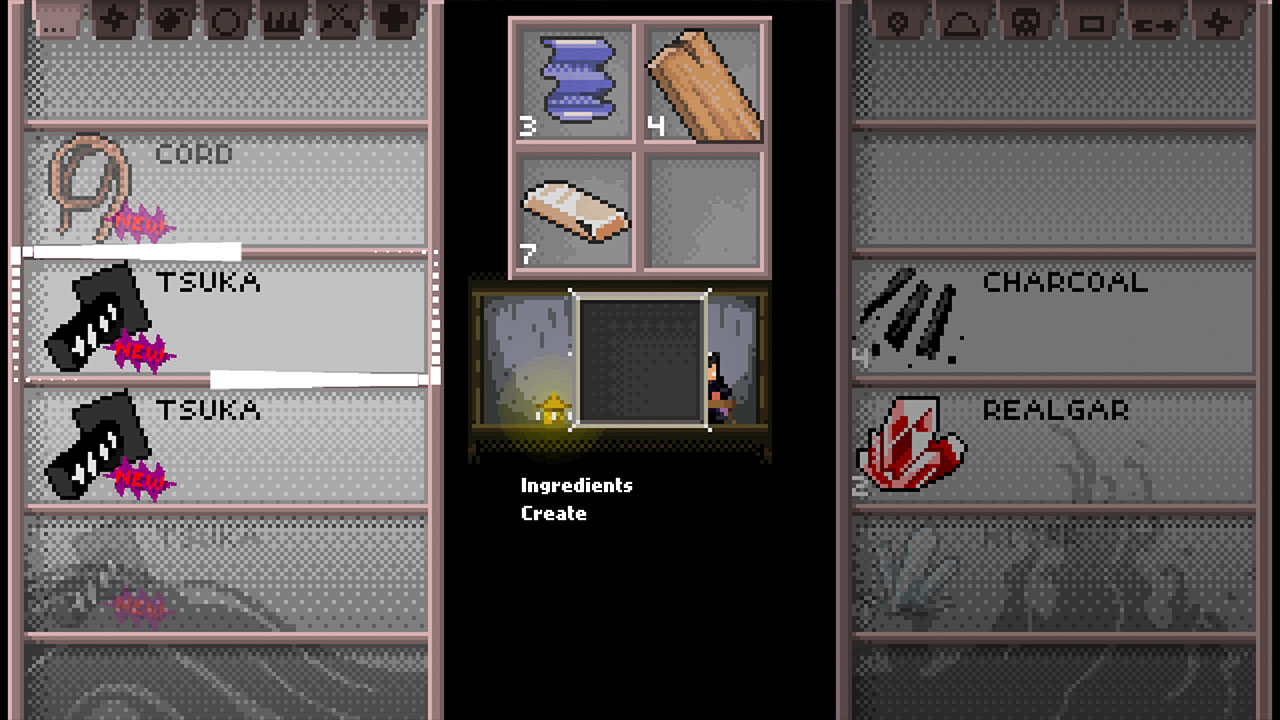The image size is (1280, 720).
Task: Click the Create option to craft the item
Action: click(554, 513)
